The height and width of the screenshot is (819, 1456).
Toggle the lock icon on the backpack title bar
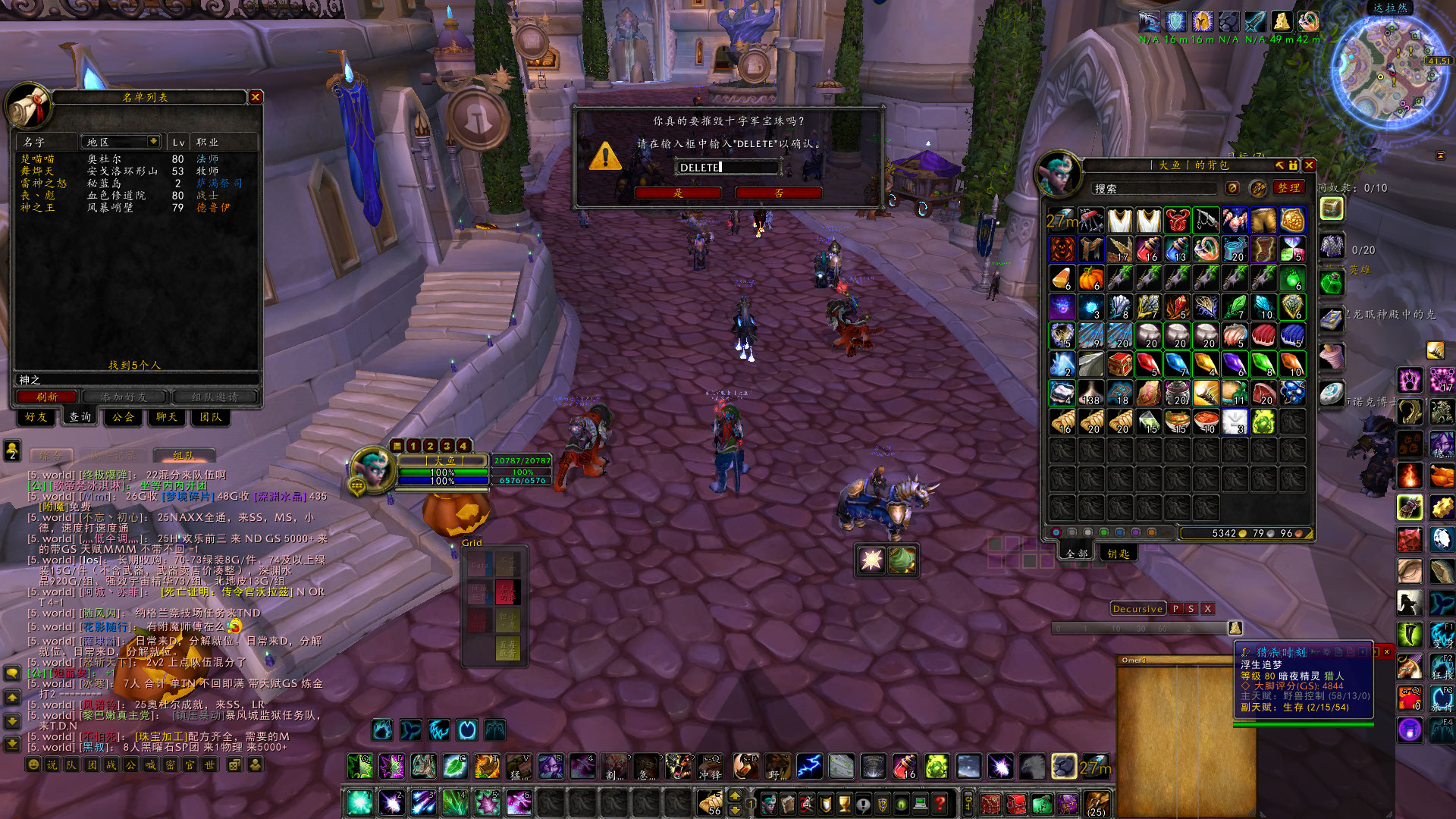(x=1292, y=165)
